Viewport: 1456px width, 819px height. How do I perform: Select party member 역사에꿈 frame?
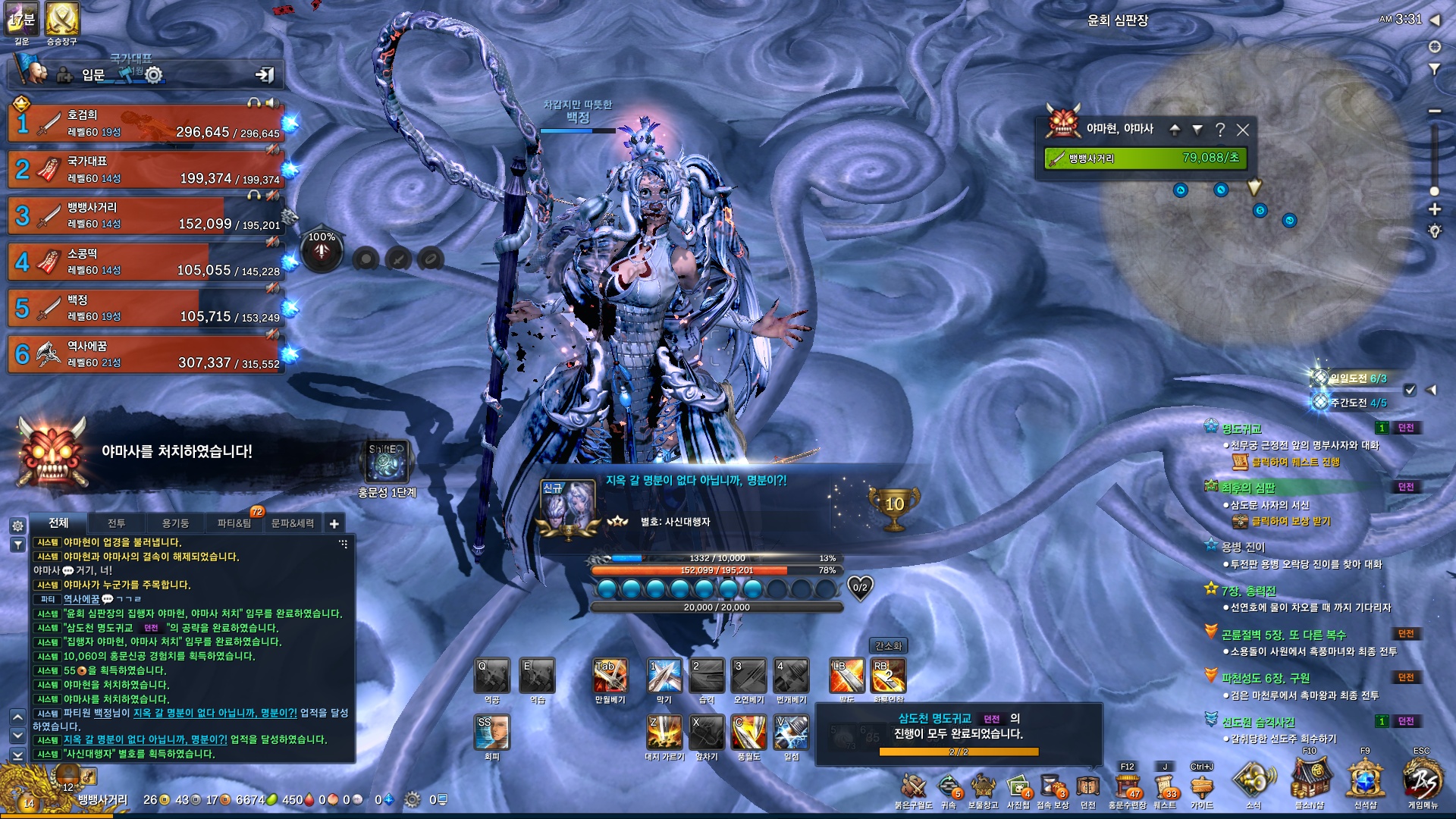coord(146,354)
